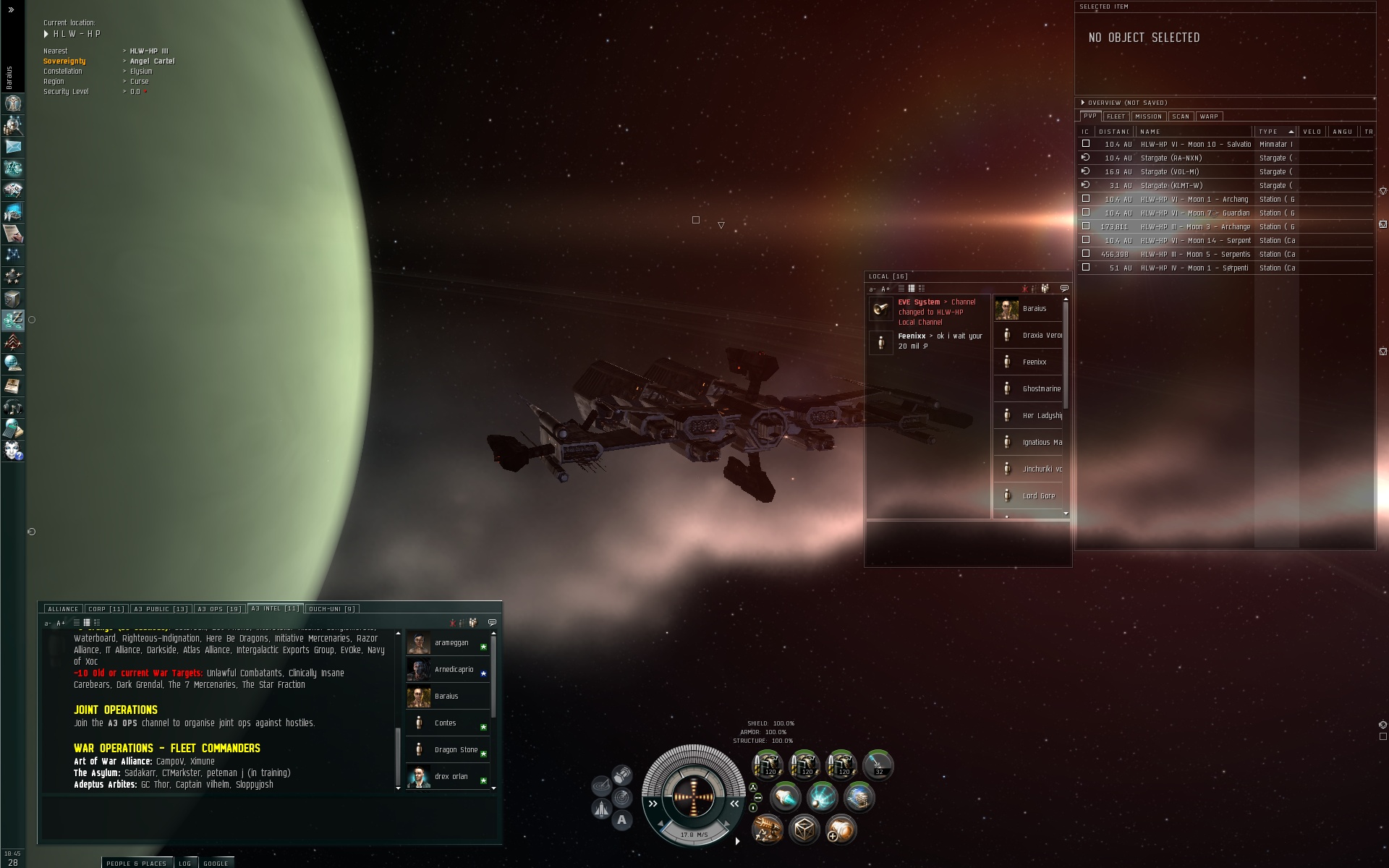Open the GOOGLE browser tab button
1389x868 pixels.
[216, 863]
